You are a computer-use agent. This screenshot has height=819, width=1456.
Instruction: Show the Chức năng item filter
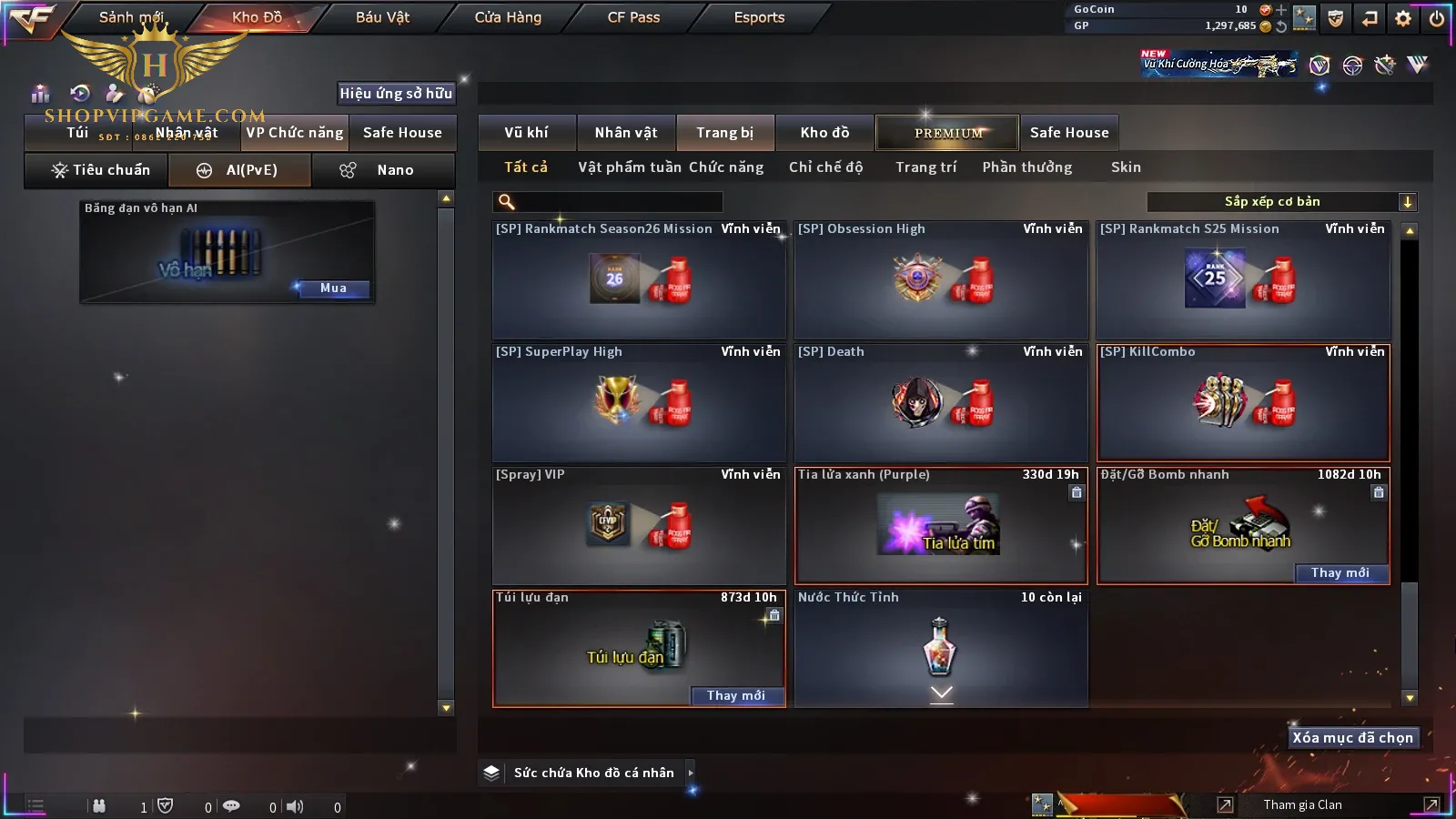coord(726,167)
